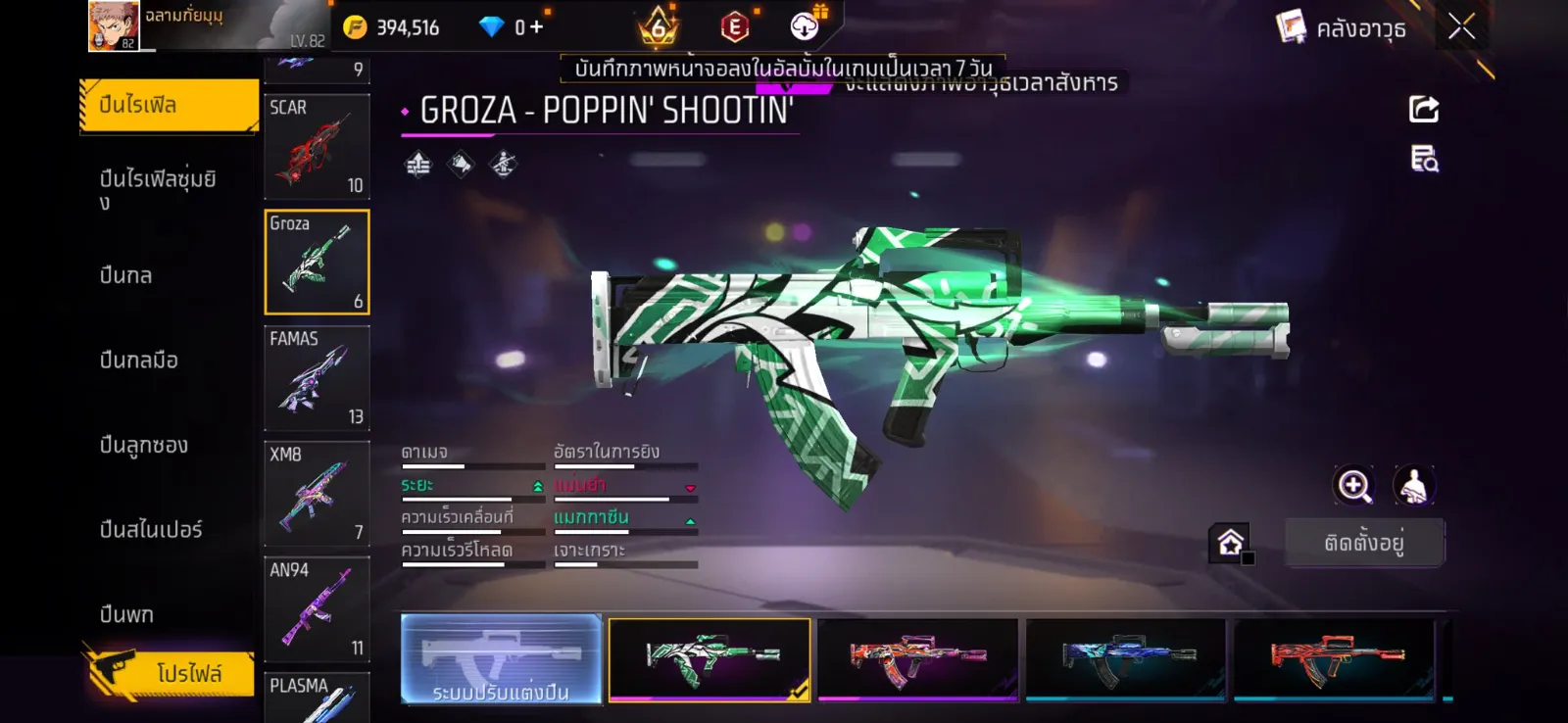The width and height of the screenshot is (1568, 723).
Task: Select the AN94 weapon tile
Action: 317,609
